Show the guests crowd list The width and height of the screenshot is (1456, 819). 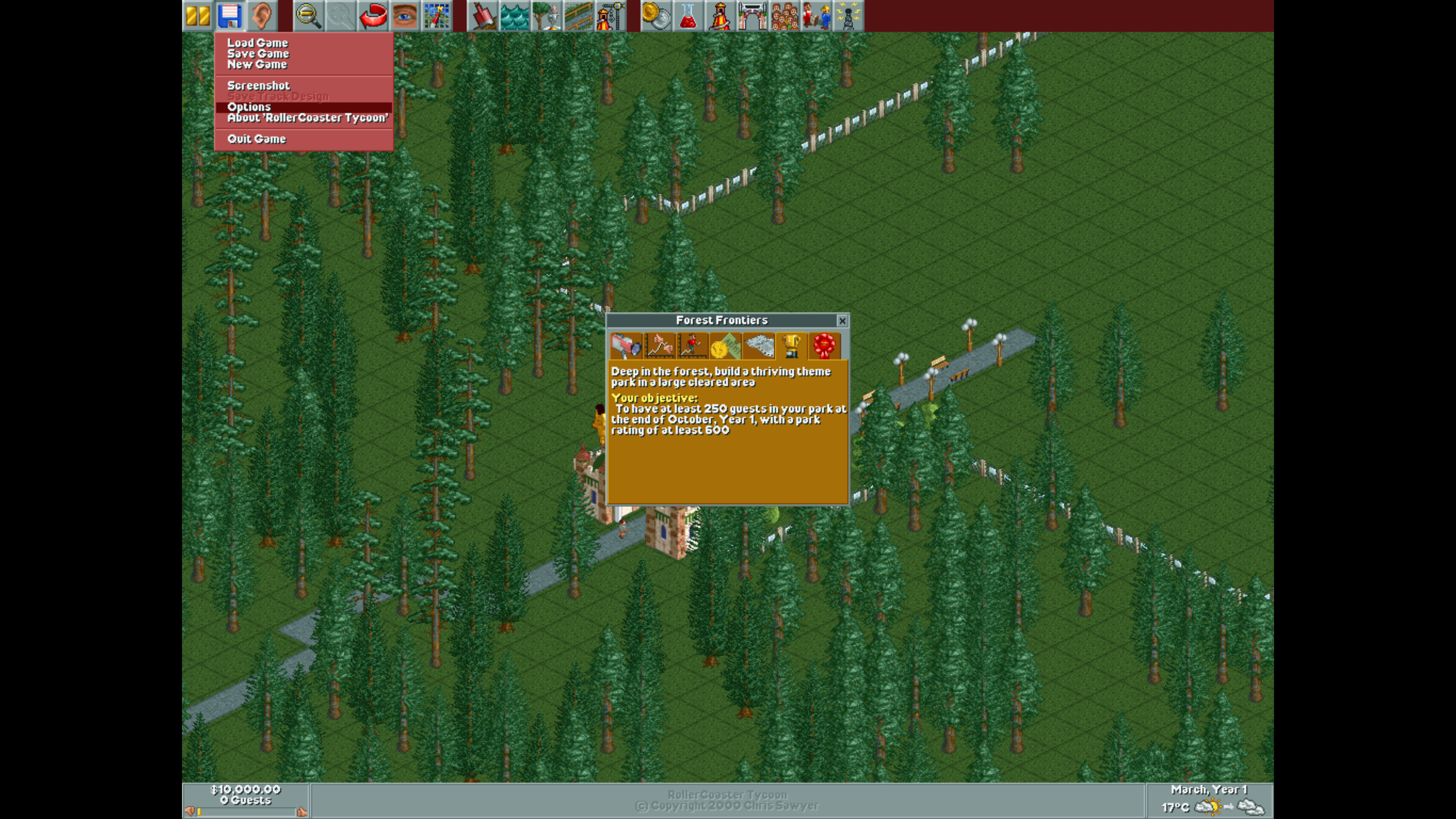click(x=784, y=16)
